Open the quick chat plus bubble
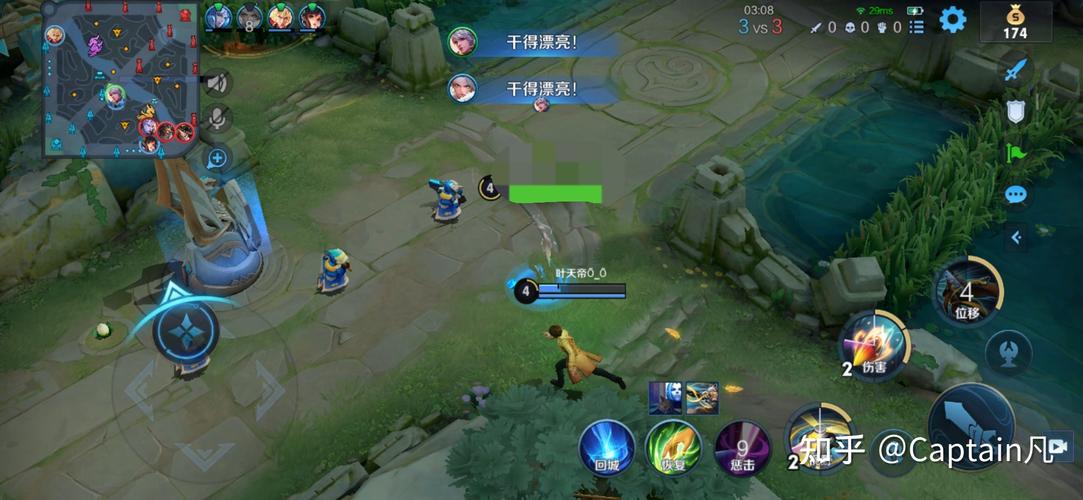The image size is (1083, 500). (x=216, y=158)
